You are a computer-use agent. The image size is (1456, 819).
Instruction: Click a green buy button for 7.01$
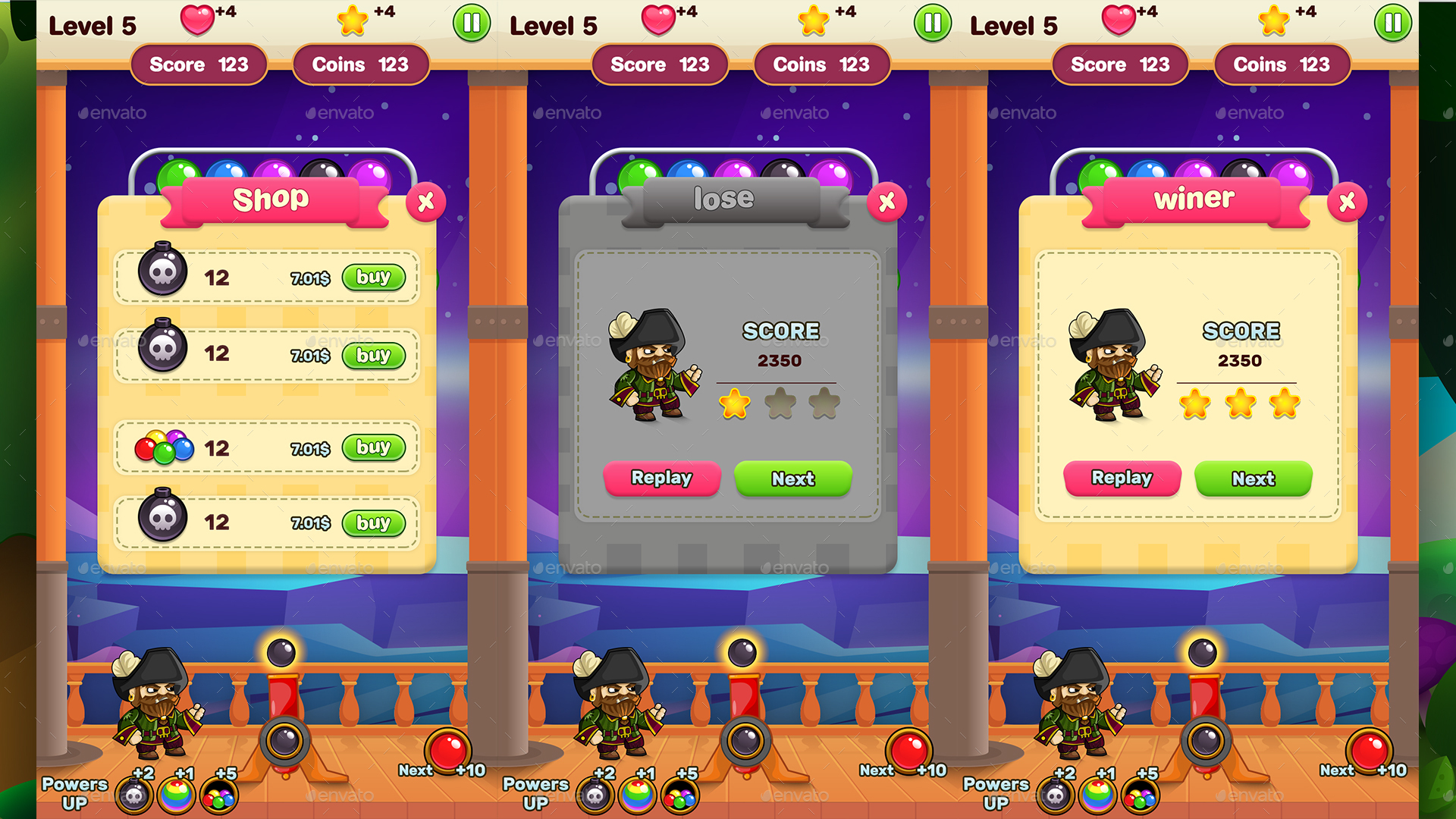pyautogui.click(x=372, y=278)
